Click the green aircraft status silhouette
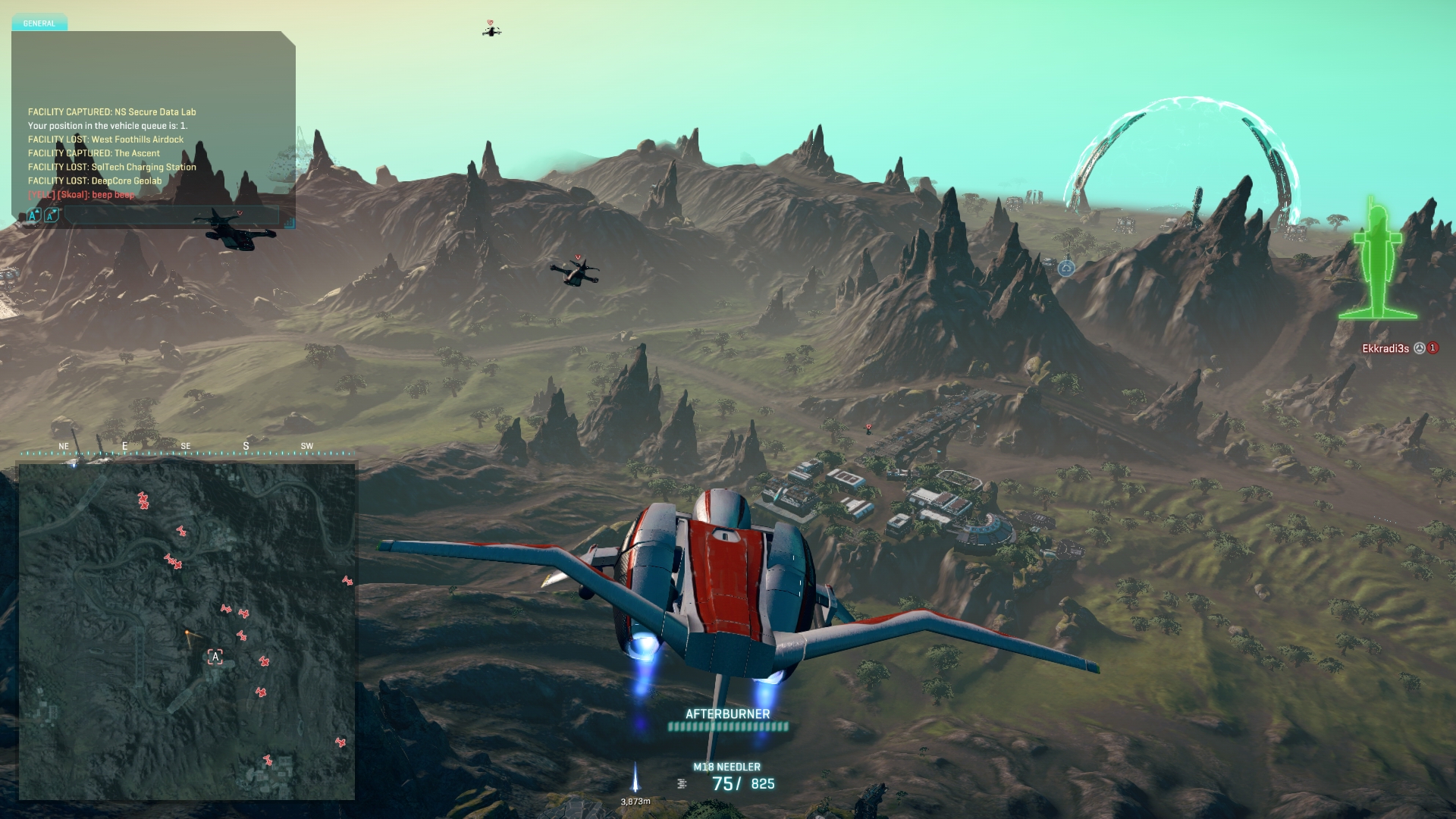 tap(1377, 262)
